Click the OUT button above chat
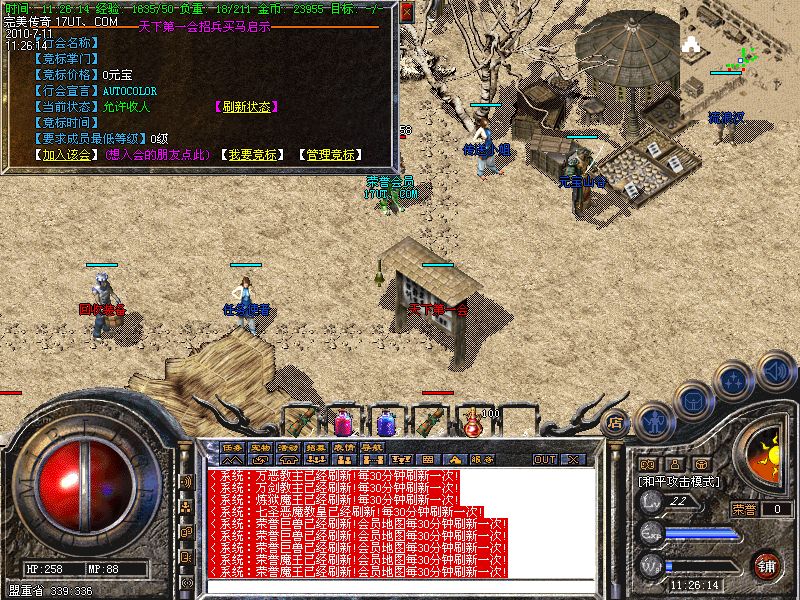Image resolution: width=800 pixels, height=600 pixels. point(545,459)
